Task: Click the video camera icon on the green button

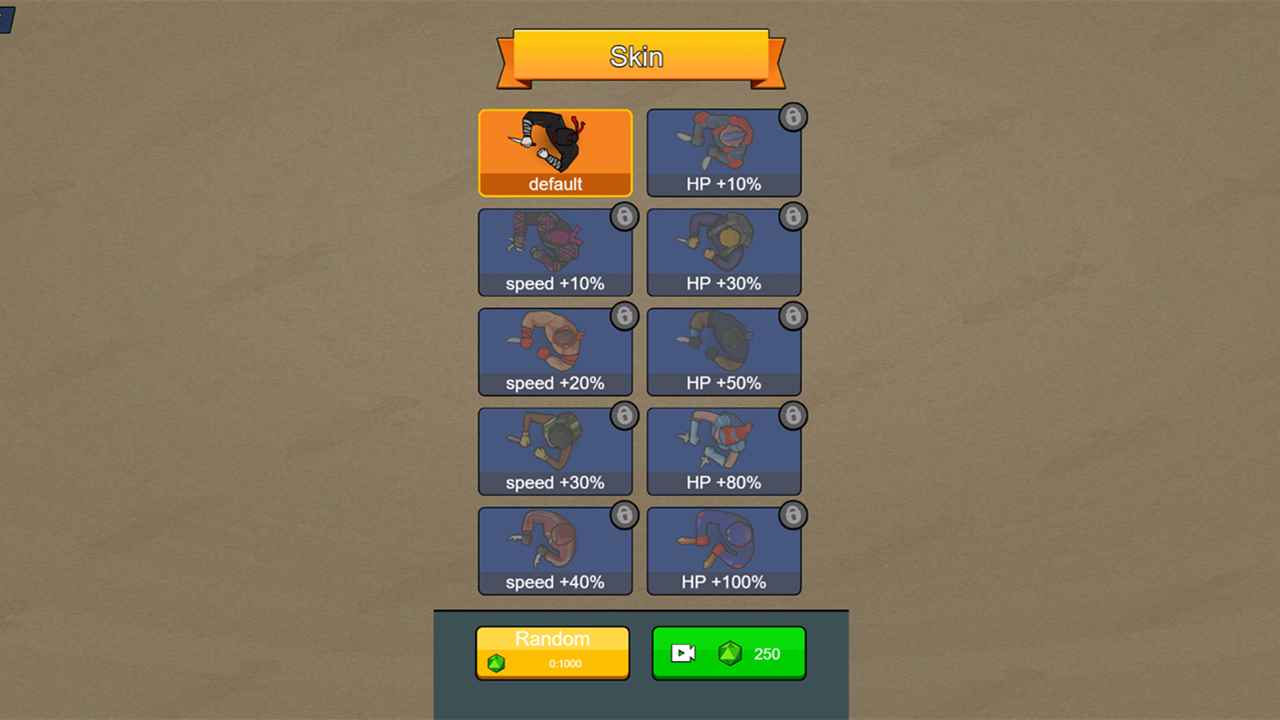Action: [684, 653]
